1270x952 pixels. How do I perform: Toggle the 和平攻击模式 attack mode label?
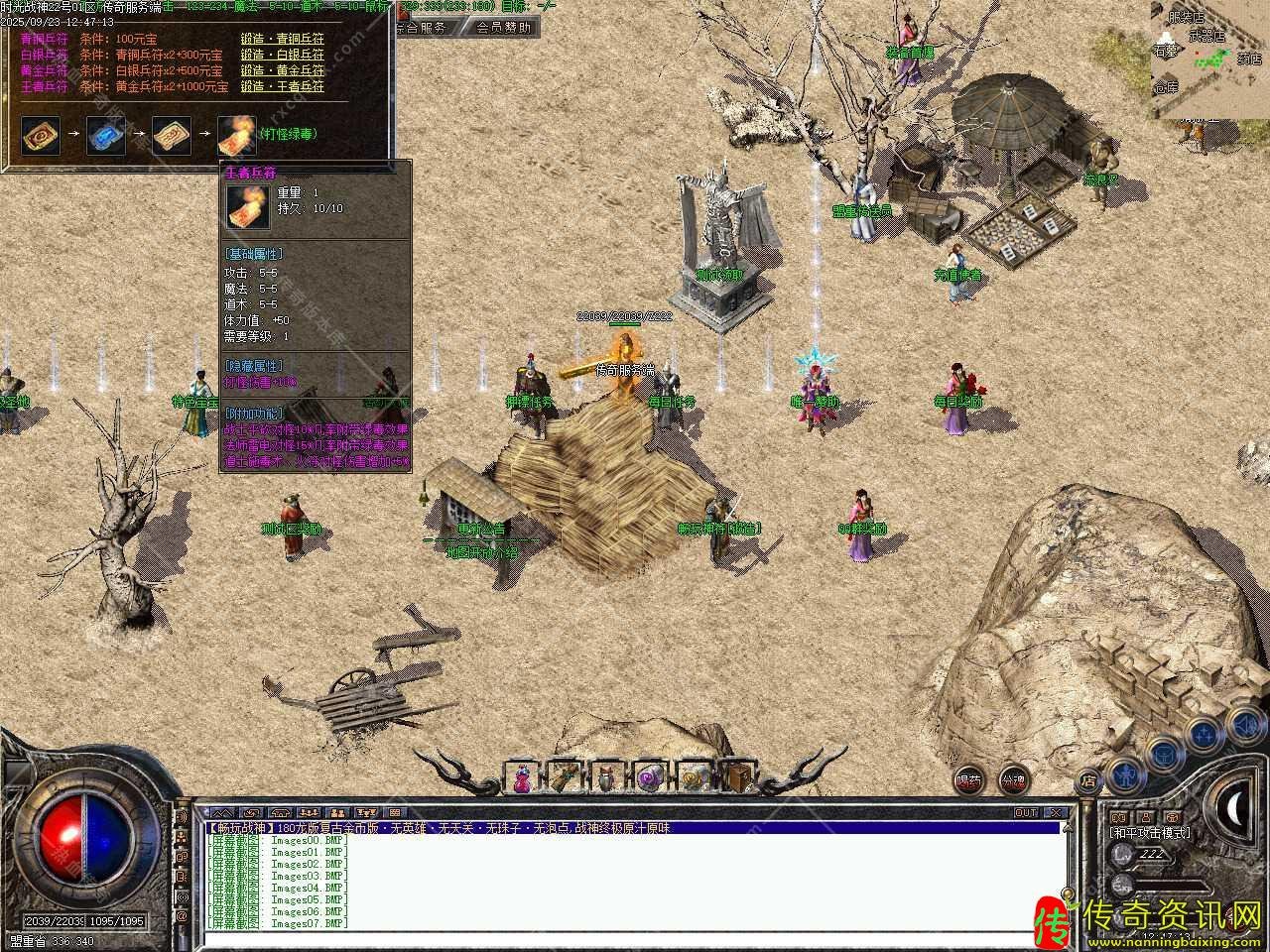(1150, 833)
